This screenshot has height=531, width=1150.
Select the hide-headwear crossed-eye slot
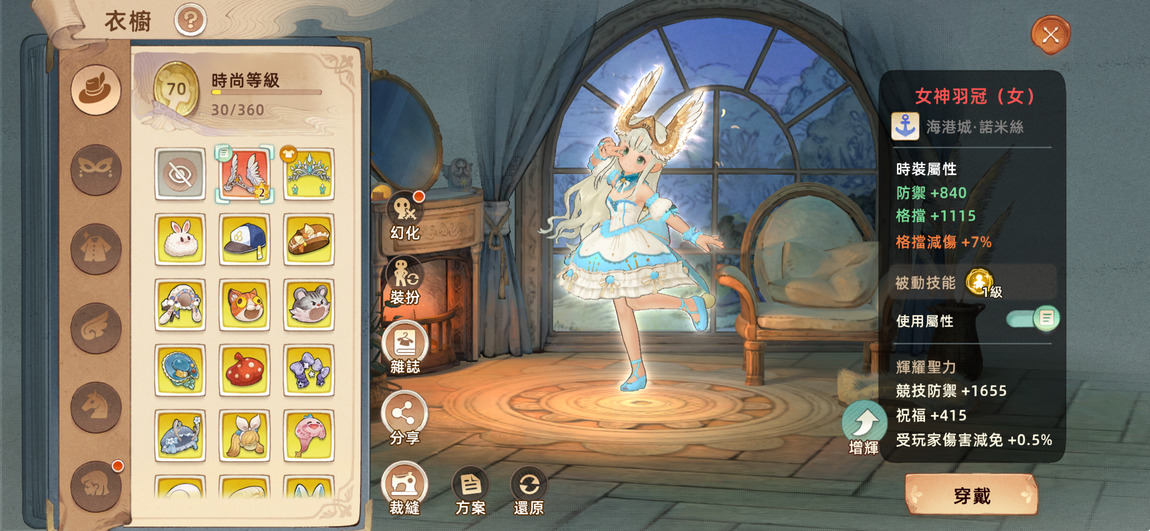[x=180, y=174]
